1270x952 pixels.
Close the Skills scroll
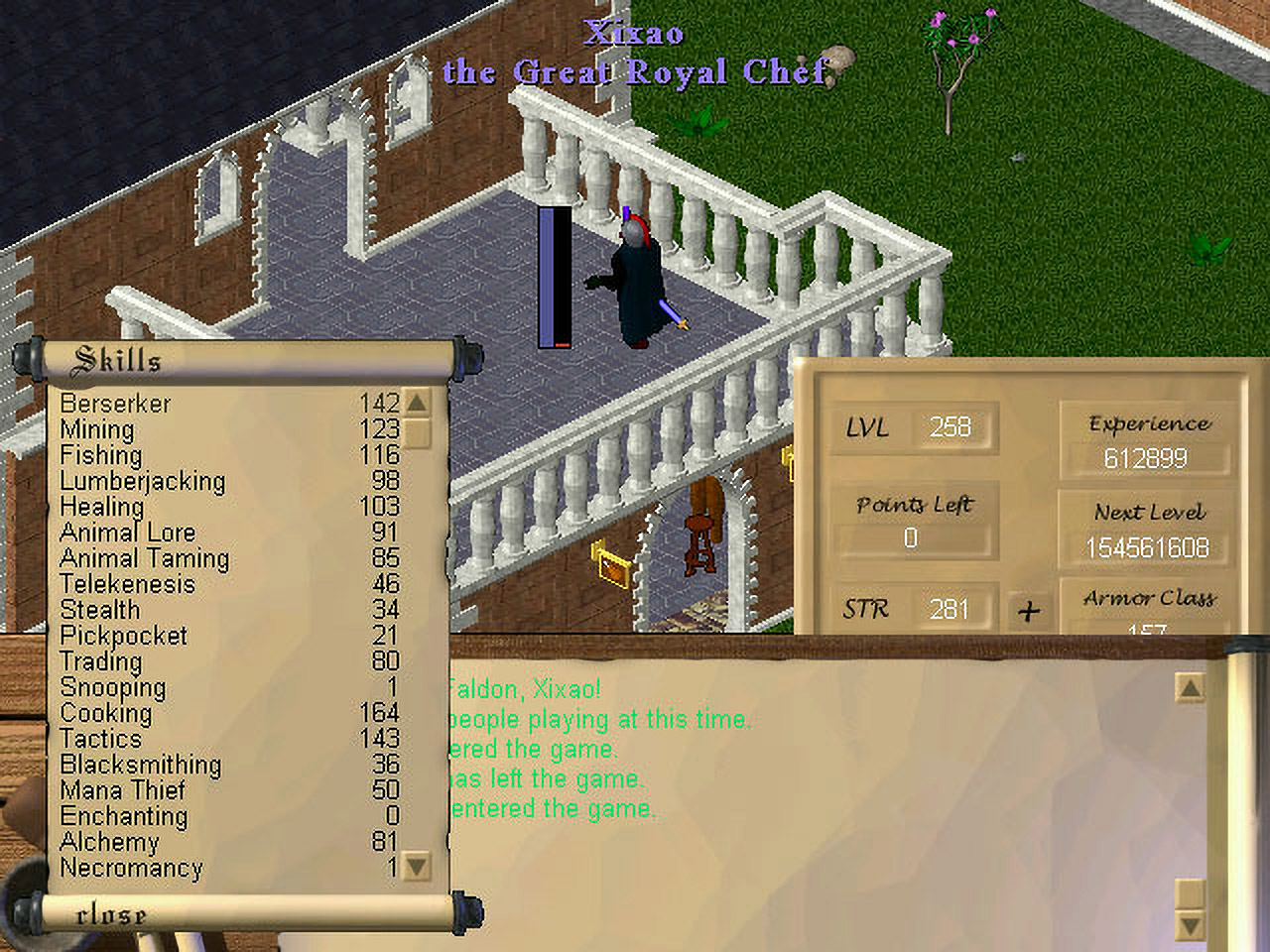pos(111,914)
